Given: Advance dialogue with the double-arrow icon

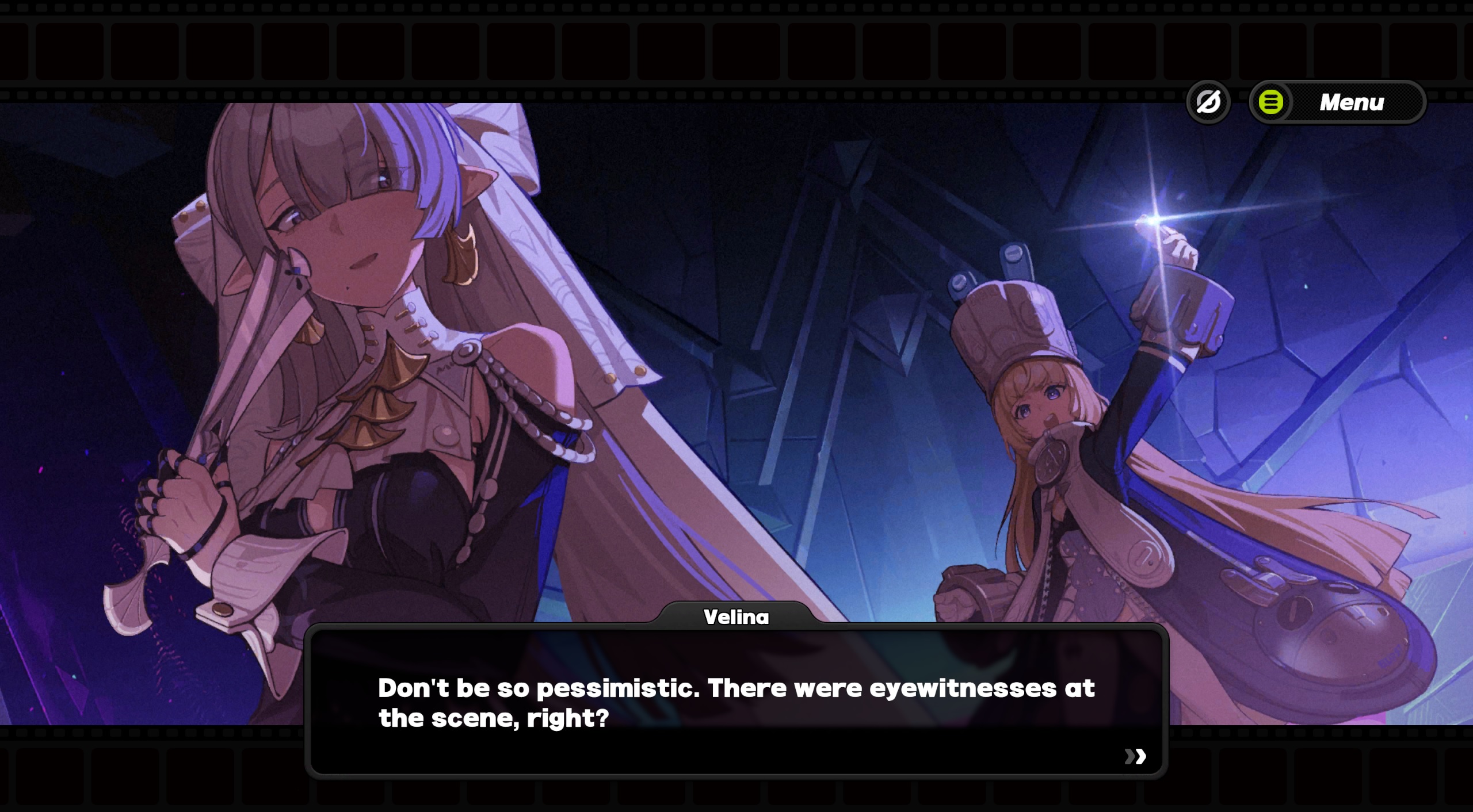Looking at the screenshot, I should point(1135,756).
